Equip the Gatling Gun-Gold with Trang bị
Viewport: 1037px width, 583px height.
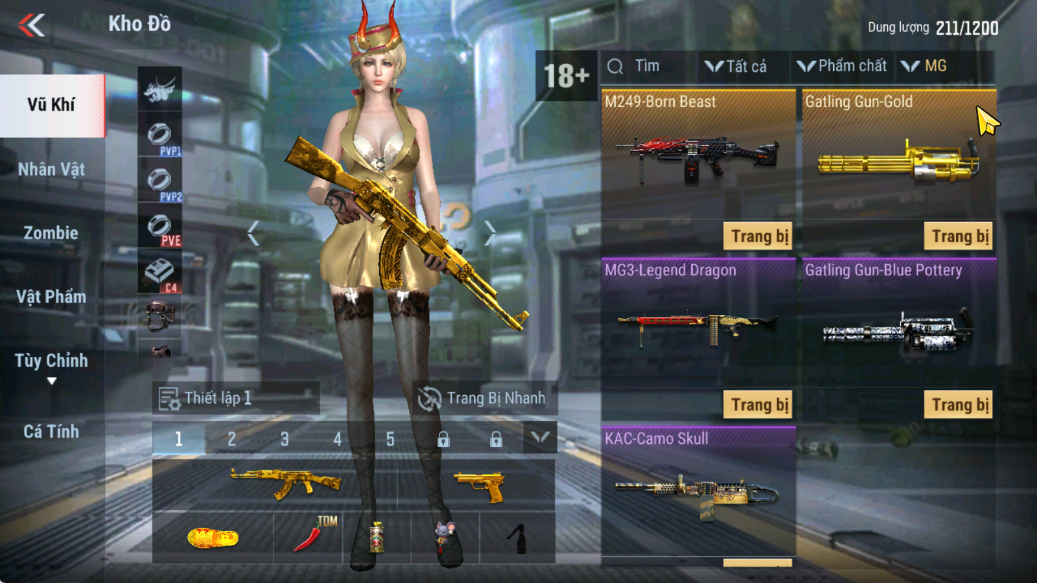pos(959,236)
